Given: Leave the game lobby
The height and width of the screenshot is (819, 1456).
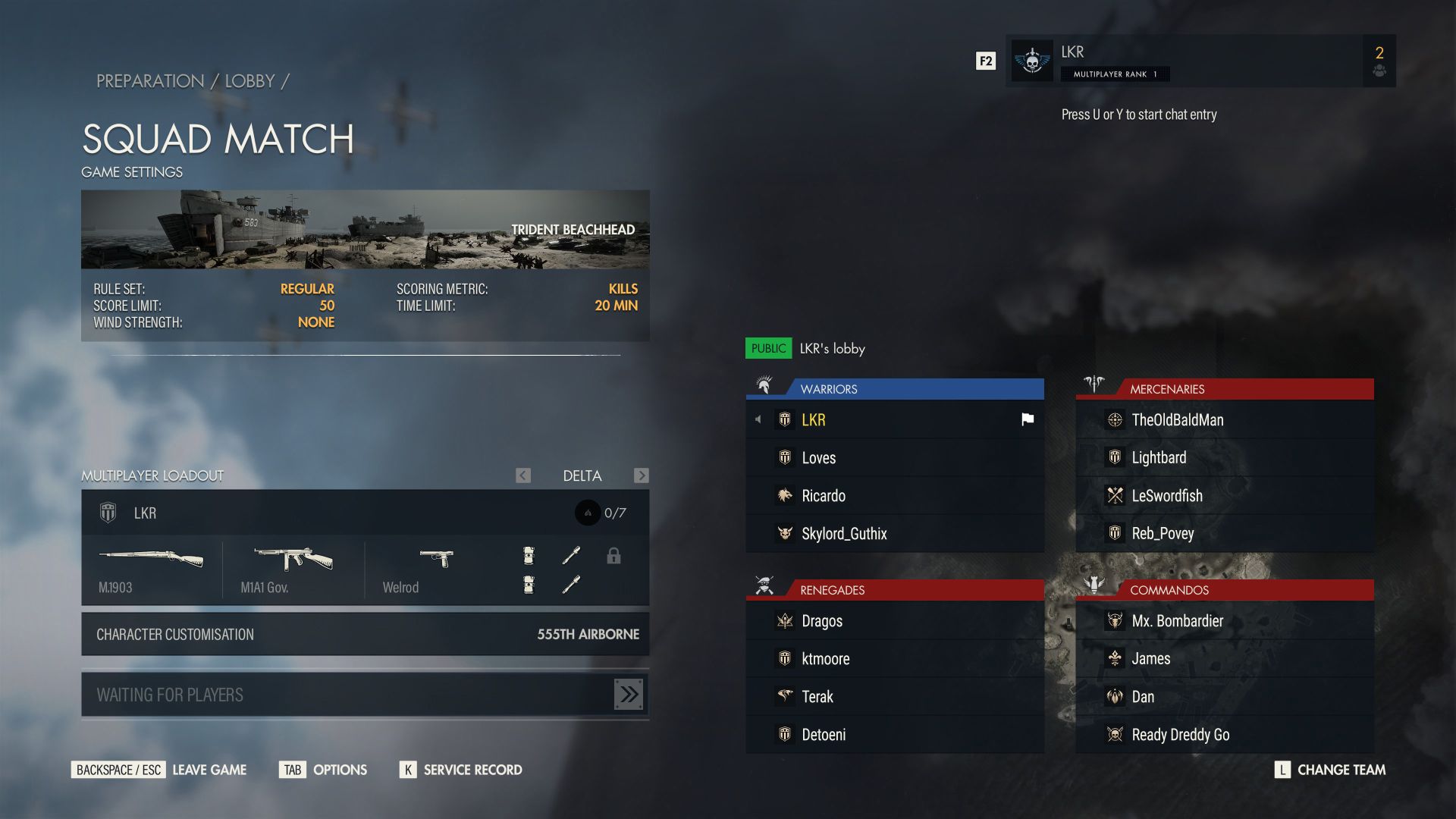Looking at the screenshot, I should coord(159,770).
